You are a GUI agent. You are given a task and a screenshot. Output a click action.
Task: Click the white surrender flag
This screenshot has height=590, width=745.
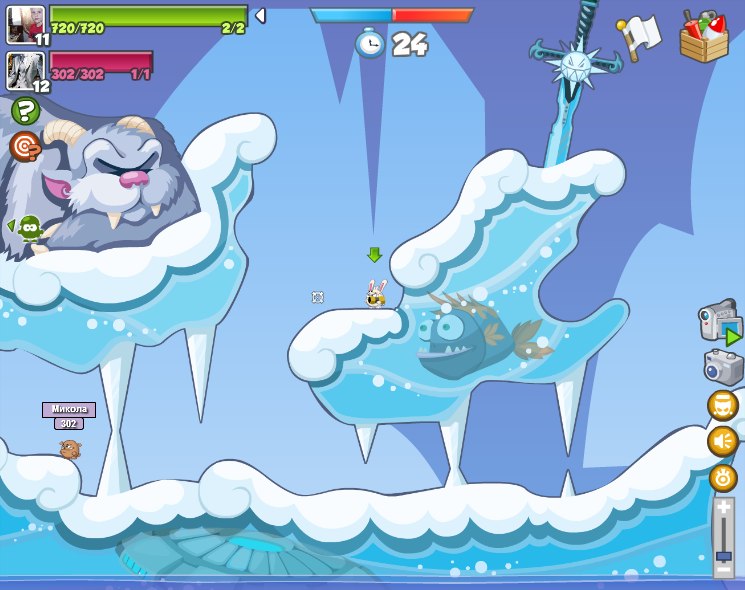coord(639,36)
